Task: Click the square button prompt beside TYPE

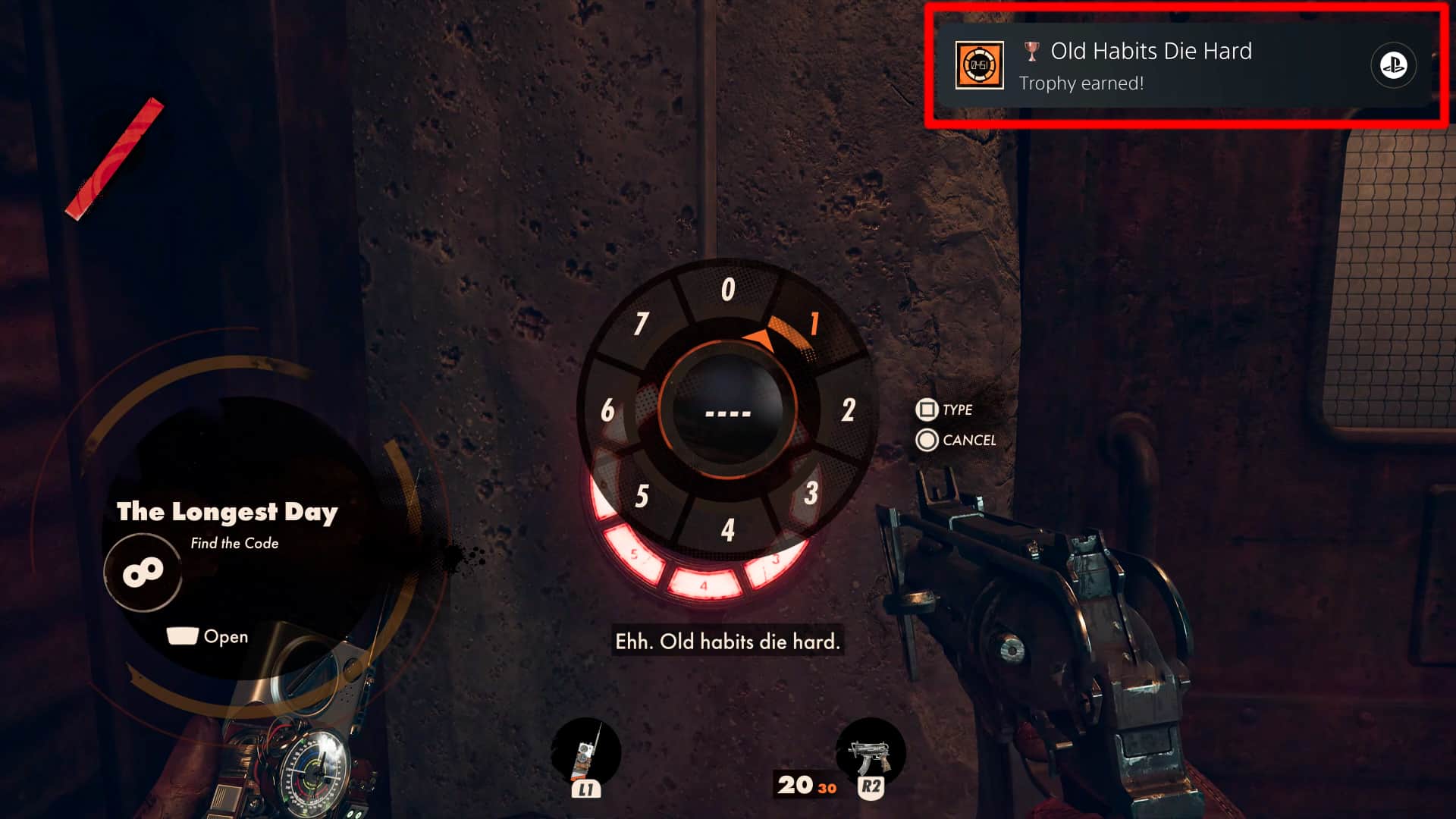Action: point(926,409)
